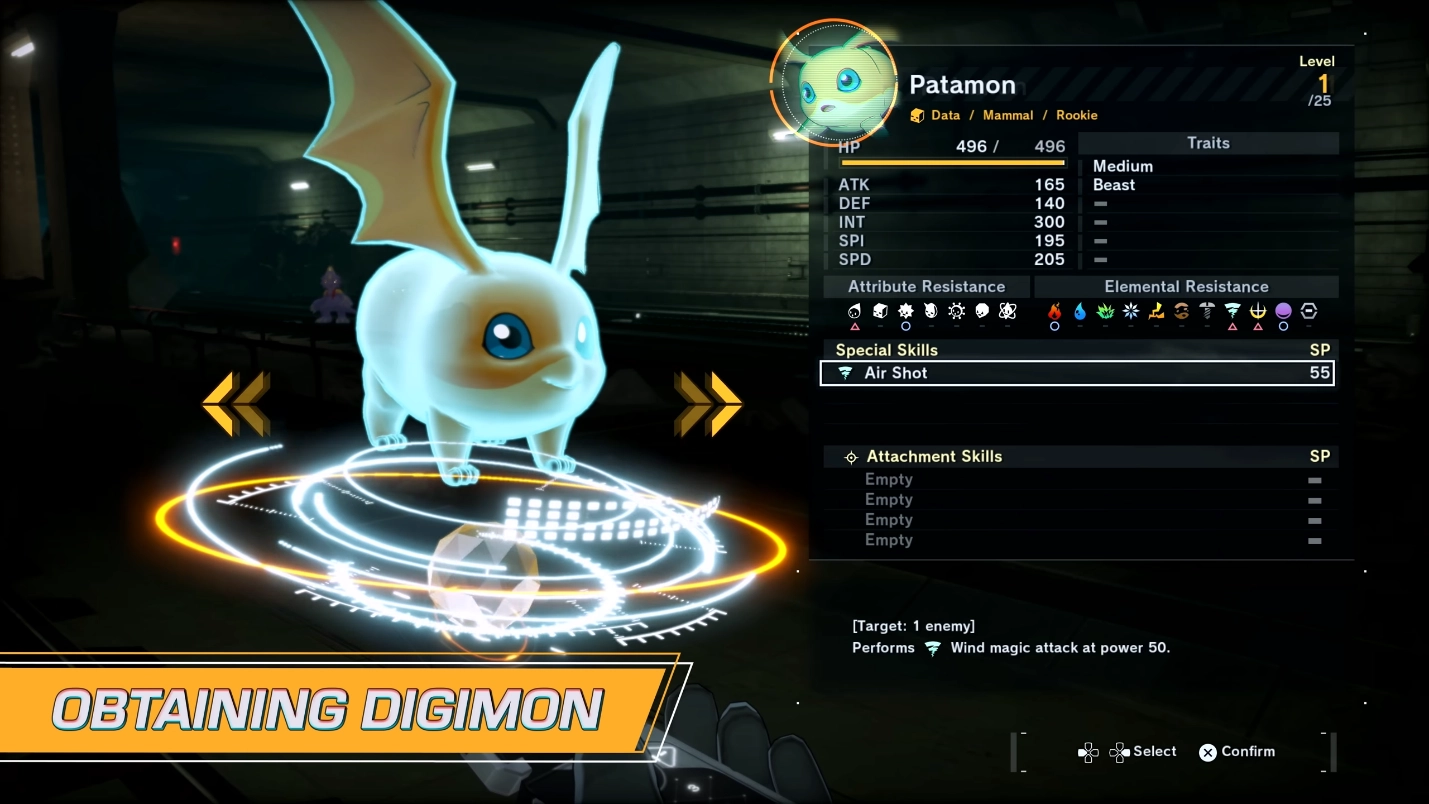Show the previous Digimon with left arrow
The image size is (1429, 804).
point(236,404)
